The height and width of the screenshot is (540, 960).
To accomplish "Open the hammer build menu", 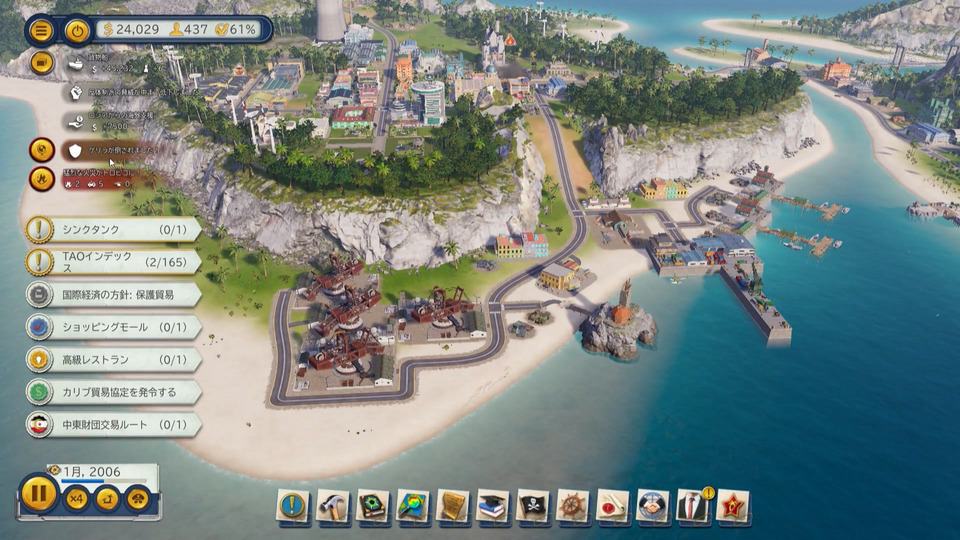I will point(333,506).
